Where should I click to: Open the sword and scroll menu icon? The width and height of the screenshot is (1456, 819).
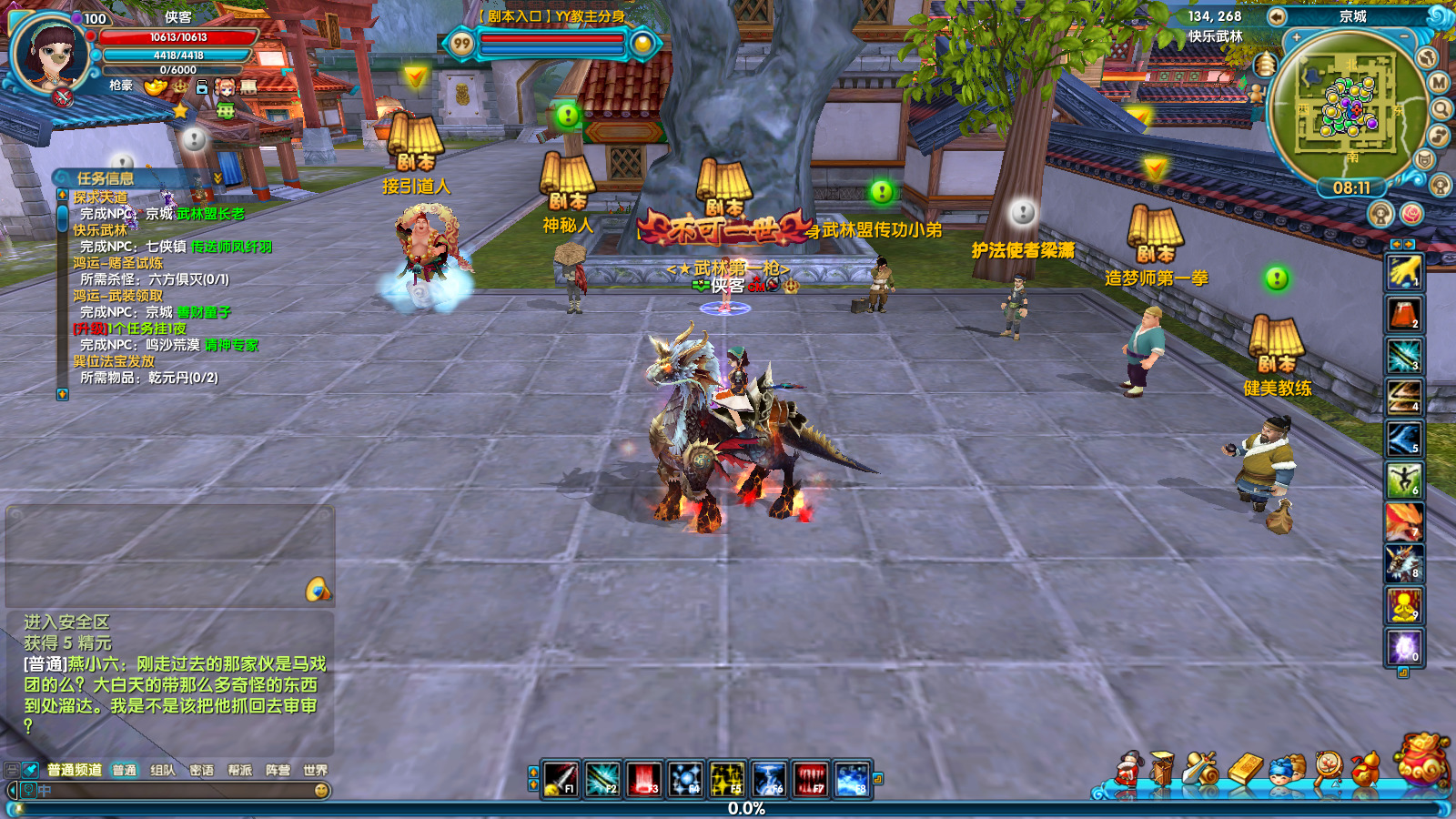1201,770
